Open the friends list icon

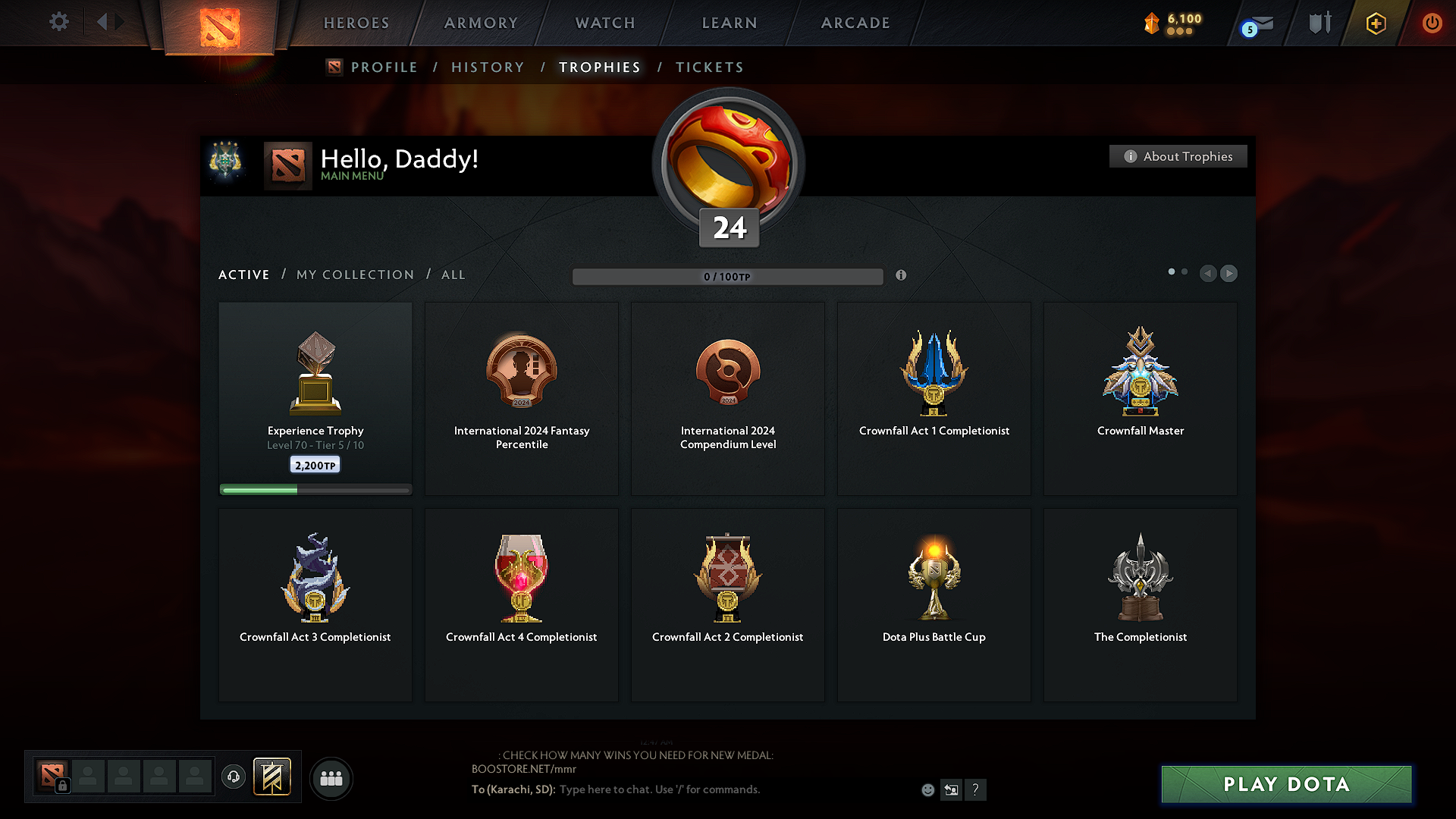pos(331,778)
